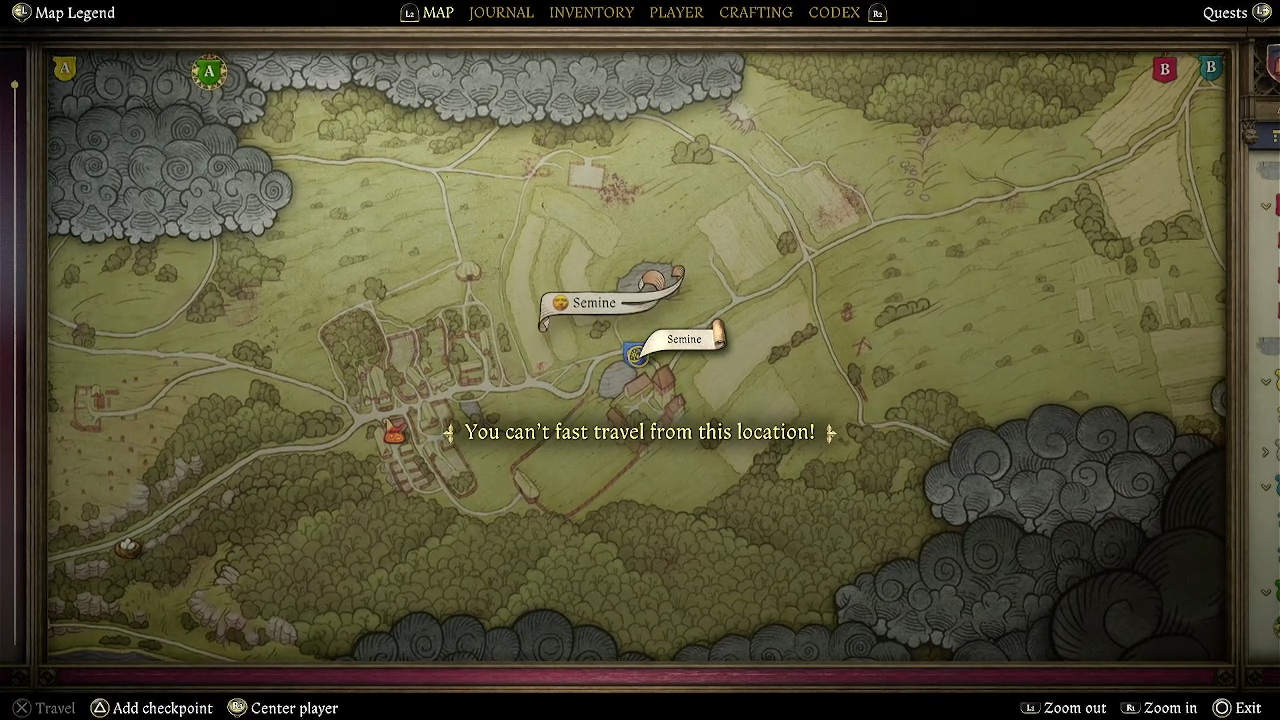Screen dimensions: 1280x720
Task: Click the second Semine scroll label
Action: pyautogui.click(x=684, y=339)
